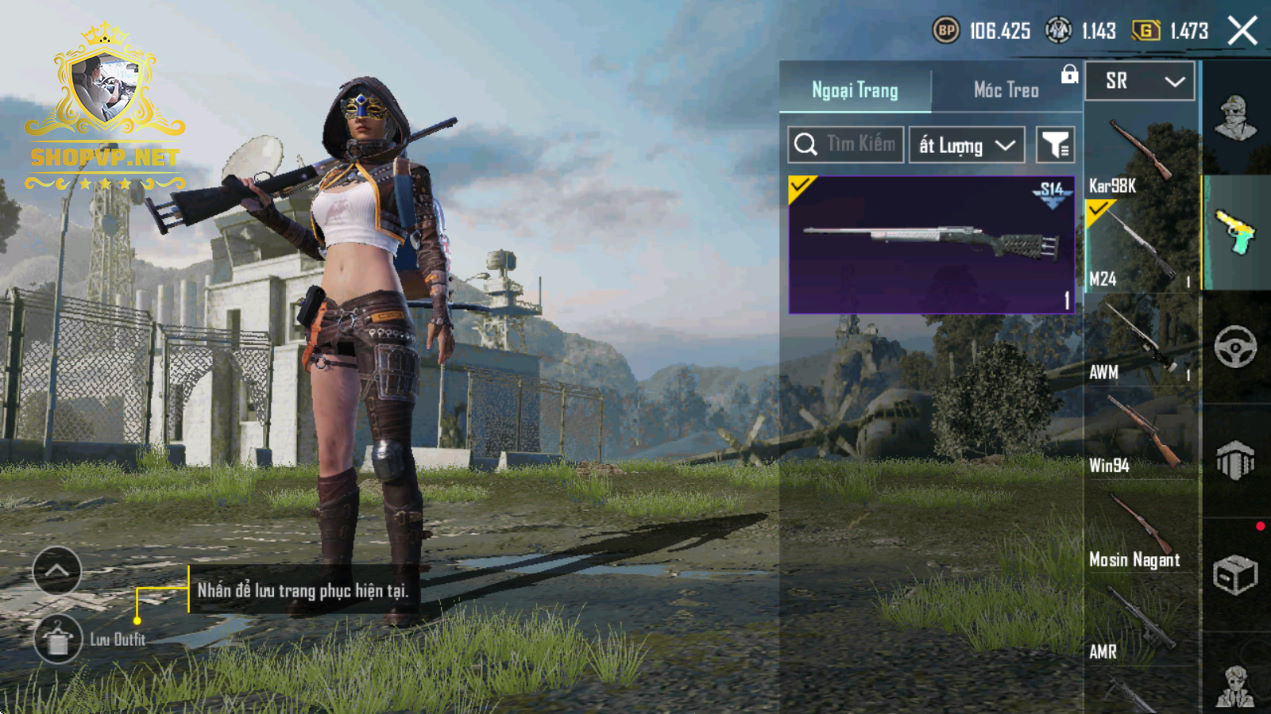
Task: Select AWM in the weapon list
Action: click(x=1141, y=342)
